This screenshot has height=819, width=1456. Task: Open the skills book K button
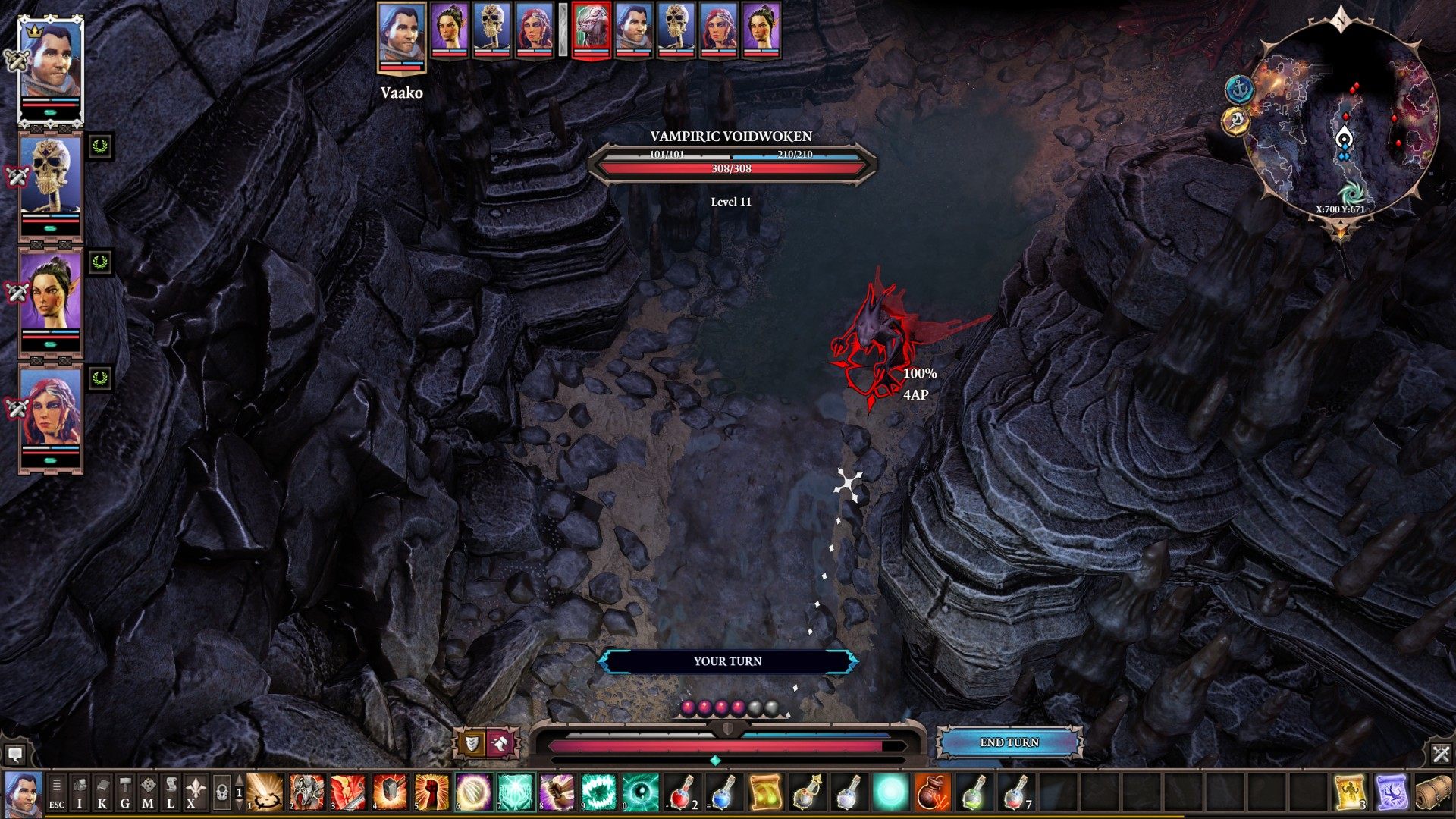102,792
